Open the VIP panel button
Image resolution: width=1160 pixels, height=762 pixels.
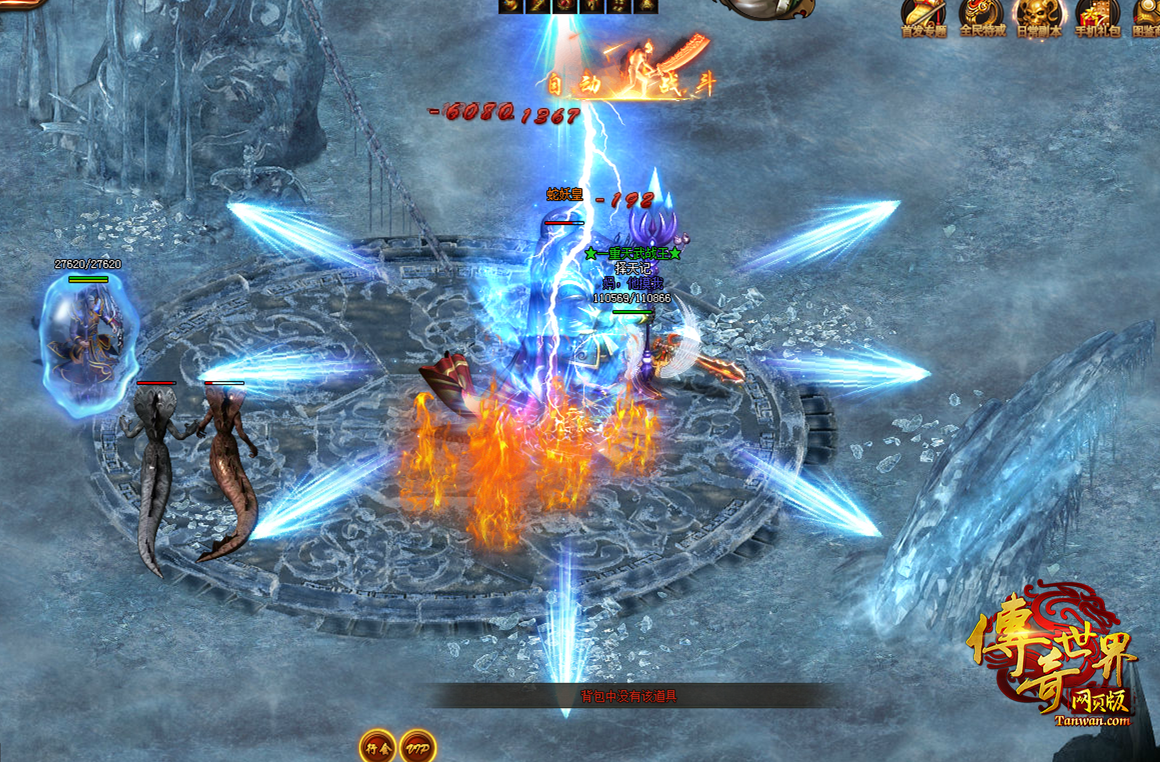point(417,747)
